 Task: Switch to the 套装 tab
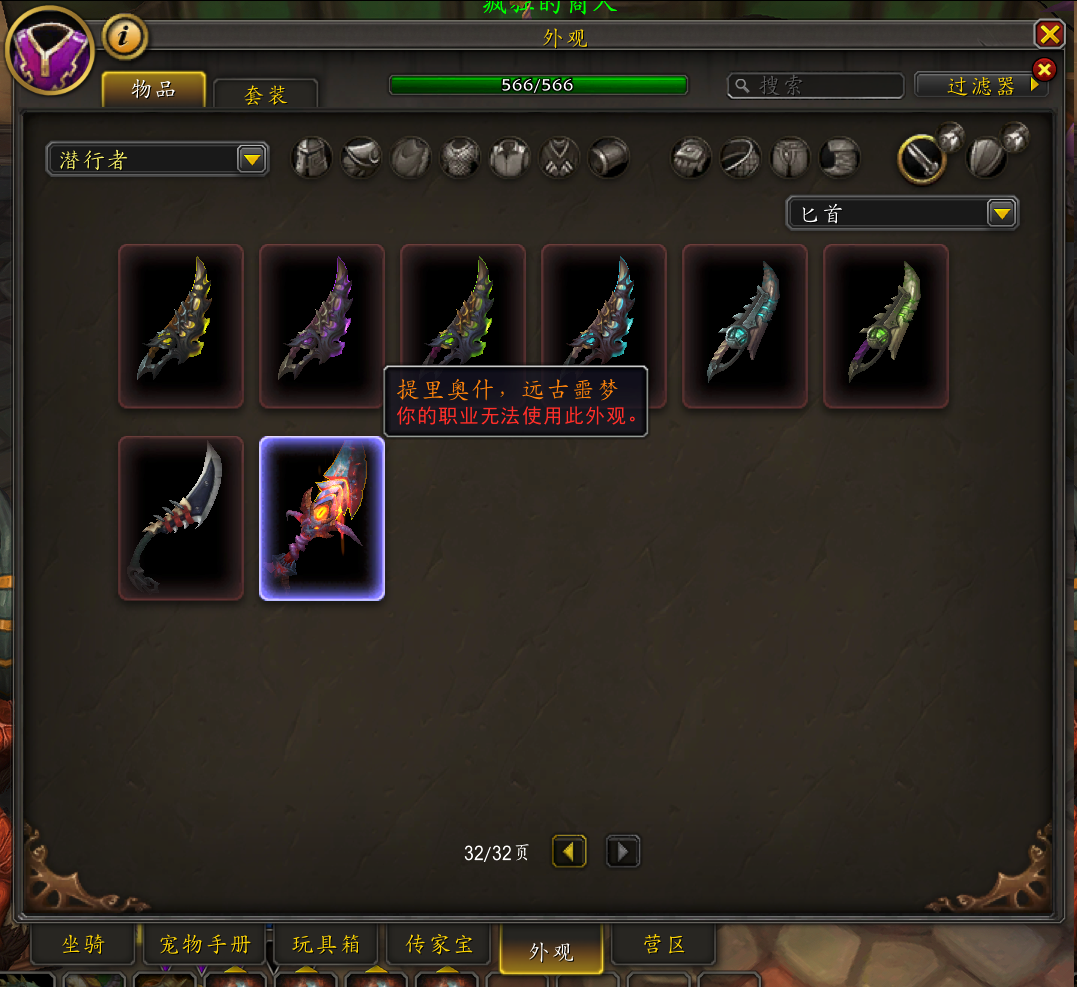point(265,94)
